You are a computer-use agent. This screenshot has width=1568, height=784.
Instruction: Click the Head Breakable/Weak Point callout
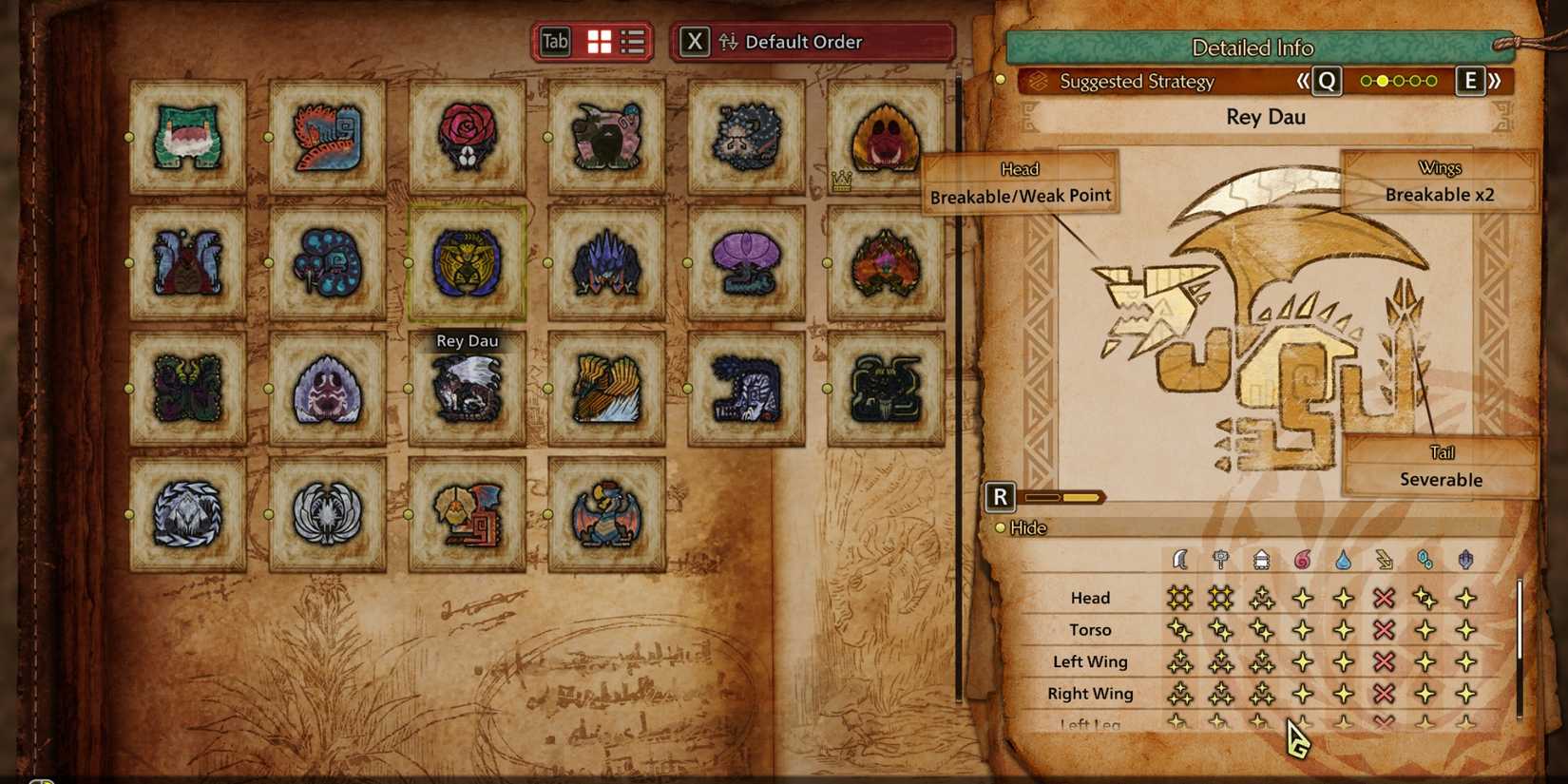pyautogui.click(x=1021, y=183)
